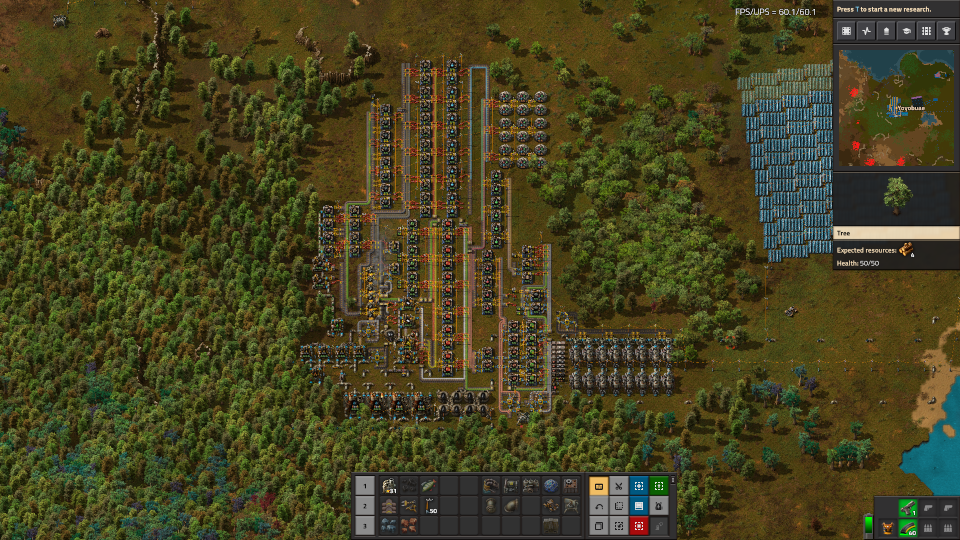Activate the red deconstruction planner tool
The height and width of the screenshot is (540, 960).
coord(639,525)
